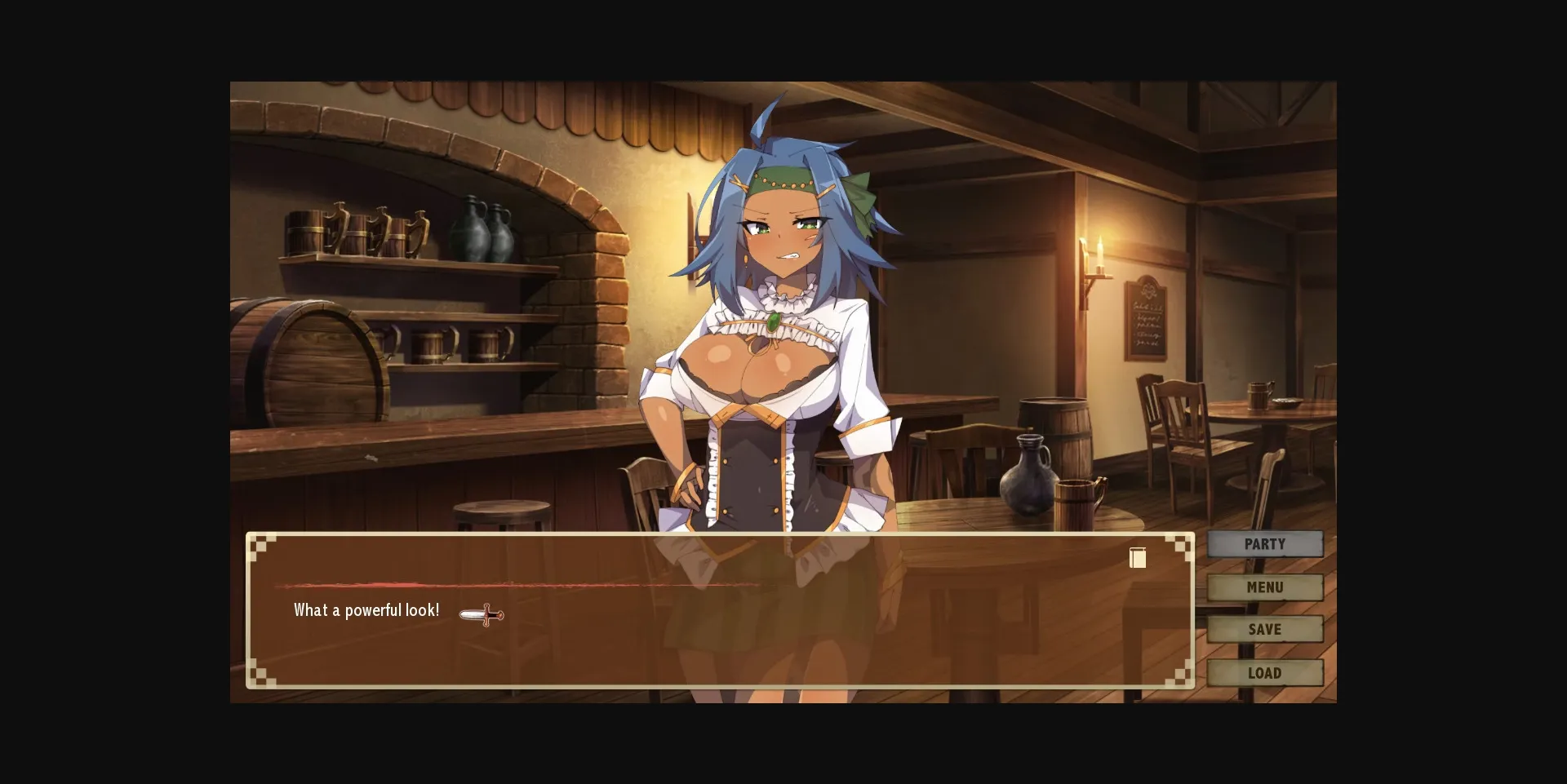Click the dagger icon beside the dialogue text
Screen dimensions: 1567x784
coord(482,614)
